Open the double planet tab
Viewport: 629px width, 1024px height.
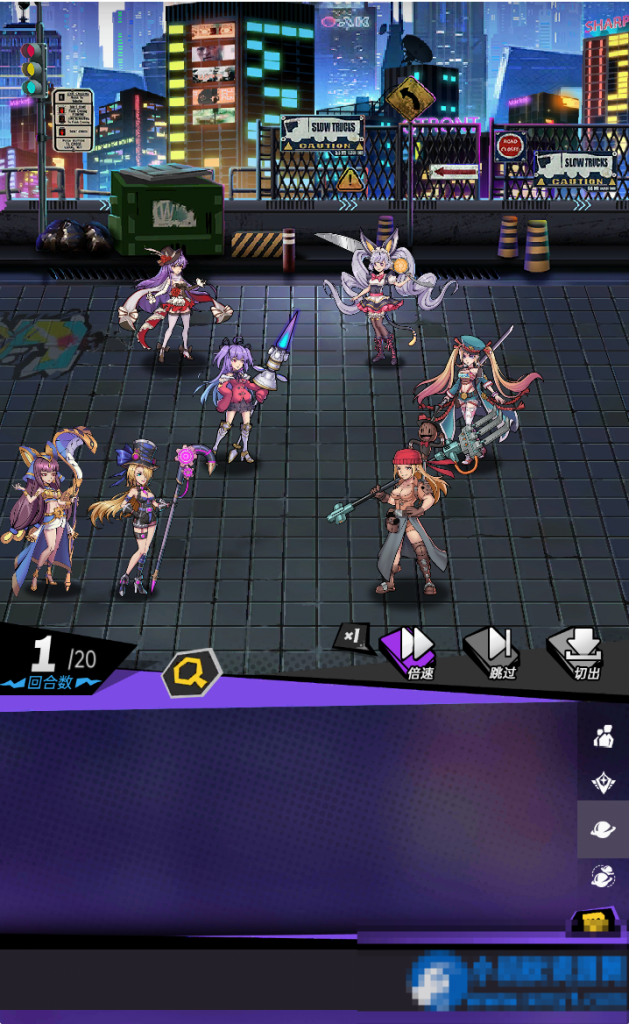603,876
